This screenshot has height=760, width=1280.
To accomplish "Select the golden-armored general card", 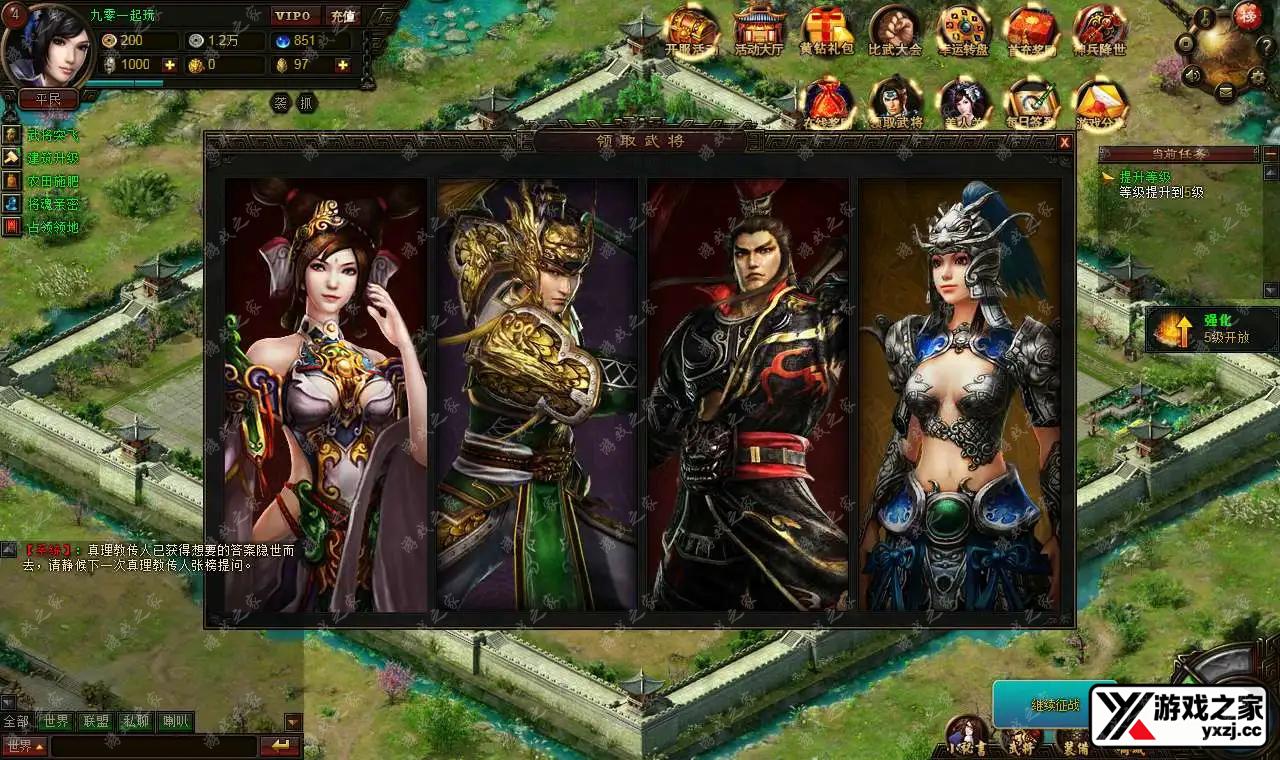I will pos(537,395).
